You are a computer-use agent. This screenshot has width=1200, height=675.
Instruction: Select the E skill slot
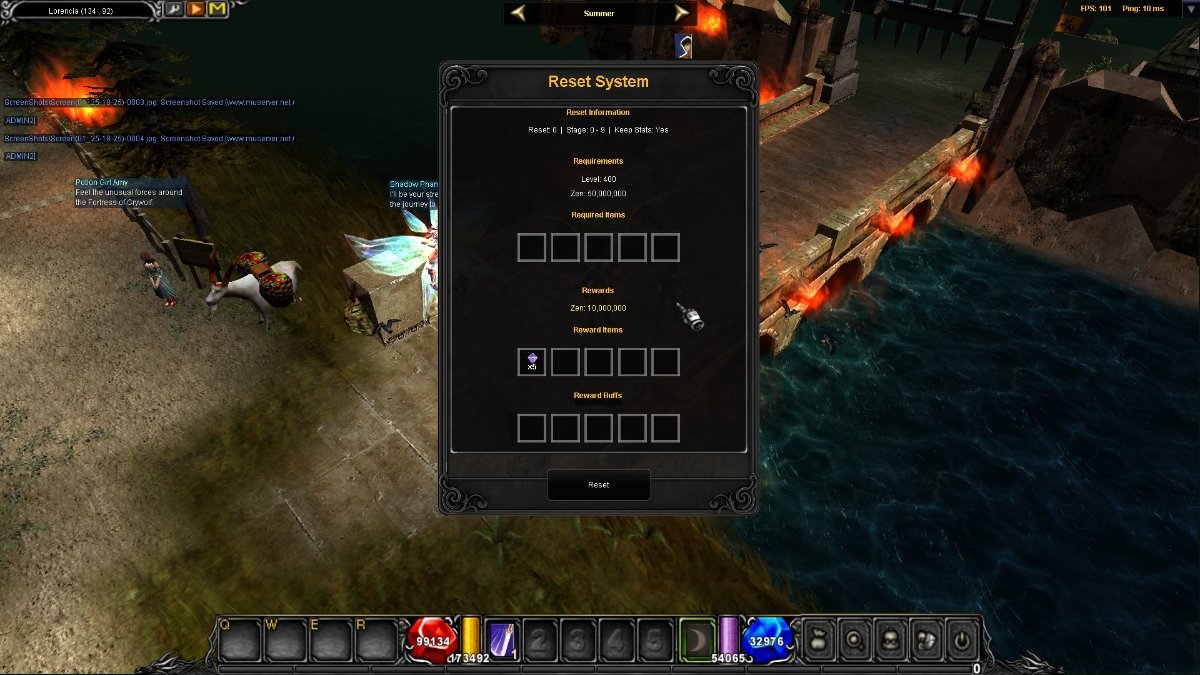pos(331,640)
